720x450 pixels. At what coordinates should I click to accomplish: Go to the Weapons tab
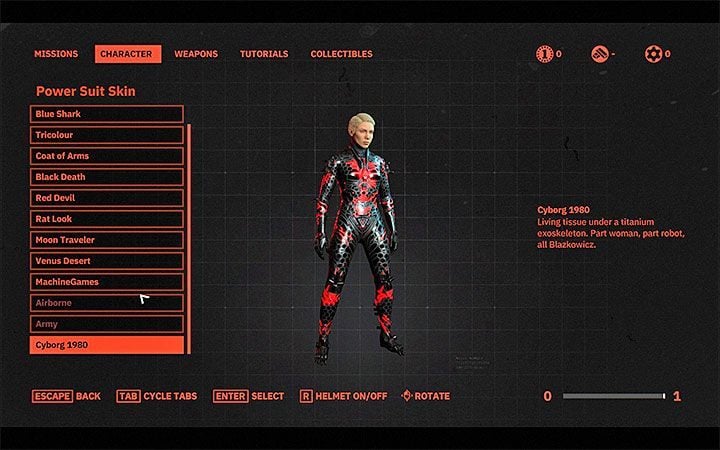tap(196, 54)
